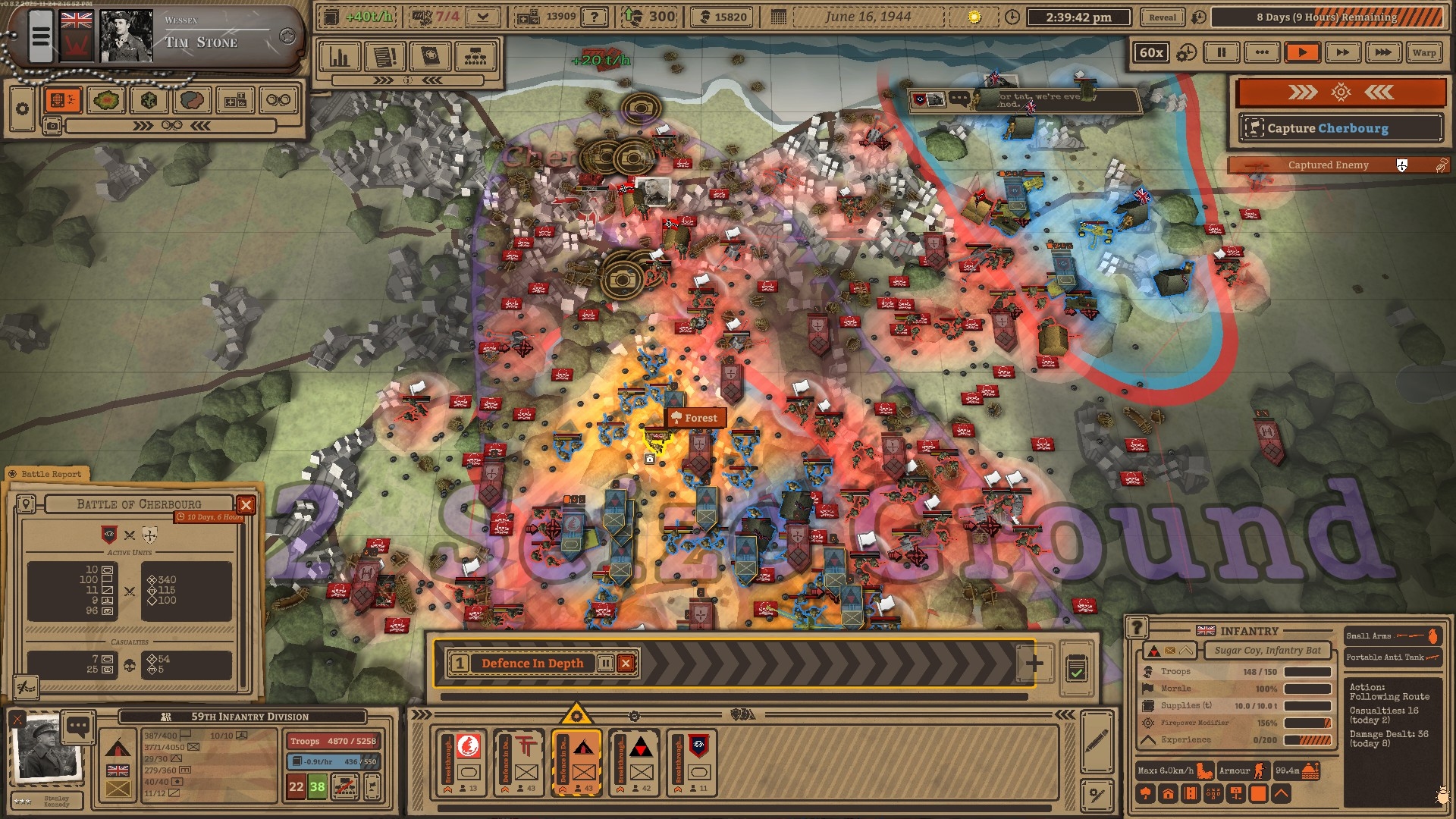Add a new order with plus button

click(1034, 664)
